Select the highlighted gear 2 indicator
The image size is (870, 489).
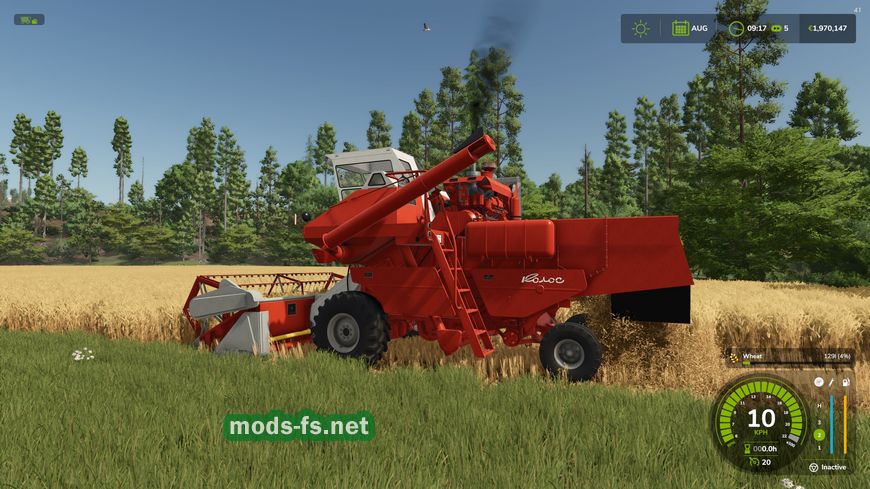[x=819, y=435]
